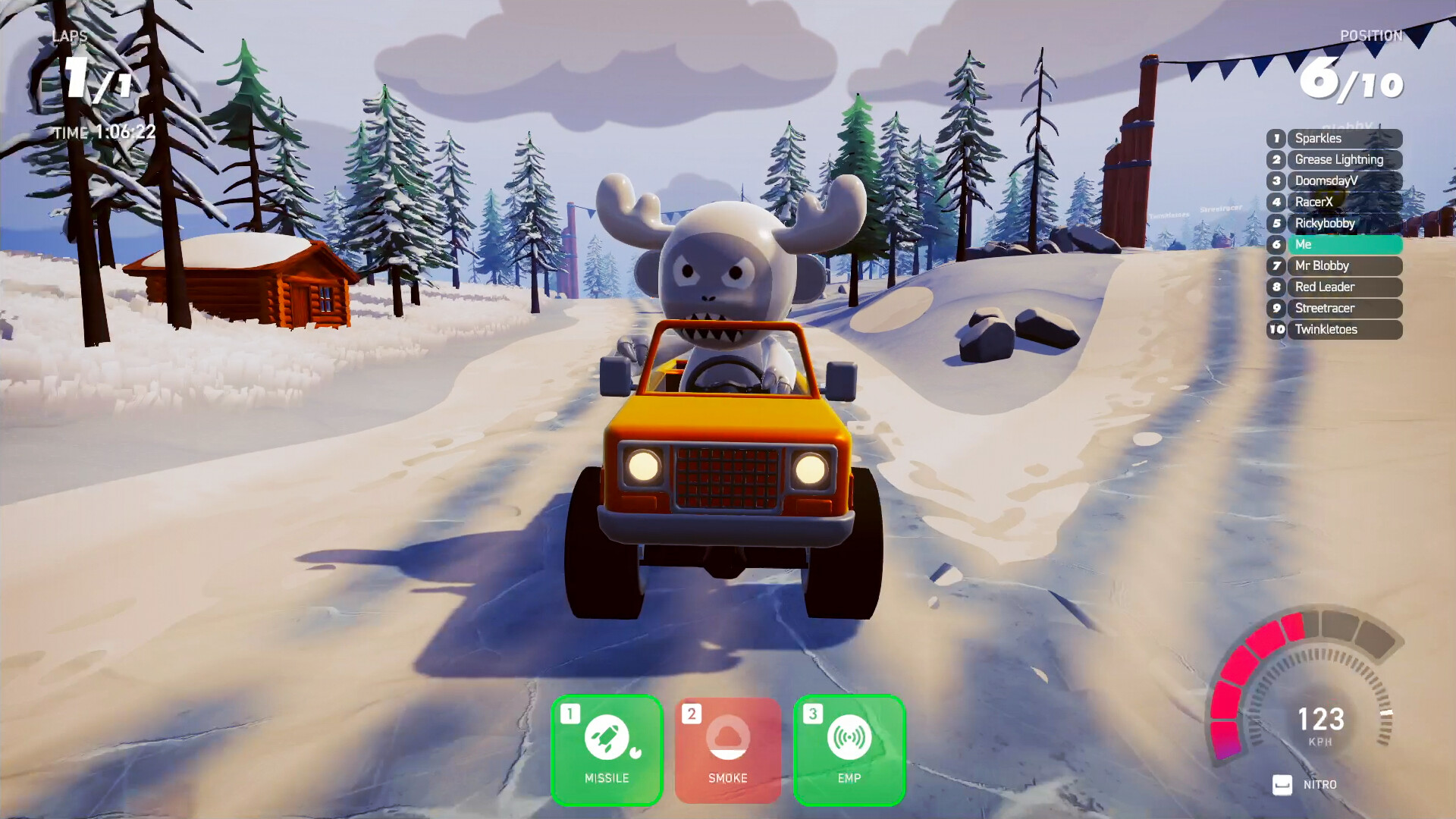This screenshot has width=1456, height=819.
Task: Select DoomsdayV from the standings list
Action: pyautogui.click(x=1345, y=180)
